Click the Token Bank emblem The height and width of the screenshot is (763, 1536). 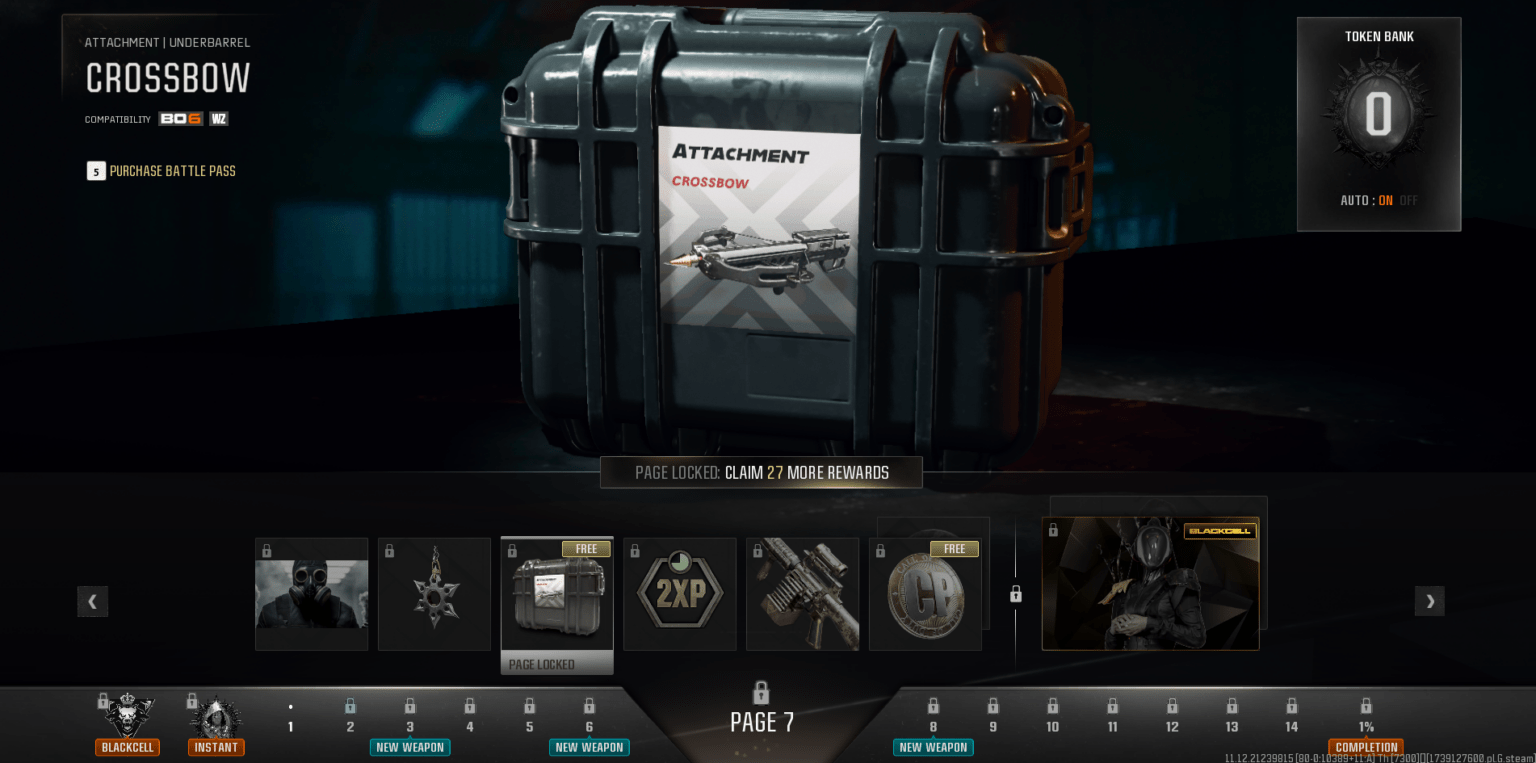click(x=1378, y=112)
